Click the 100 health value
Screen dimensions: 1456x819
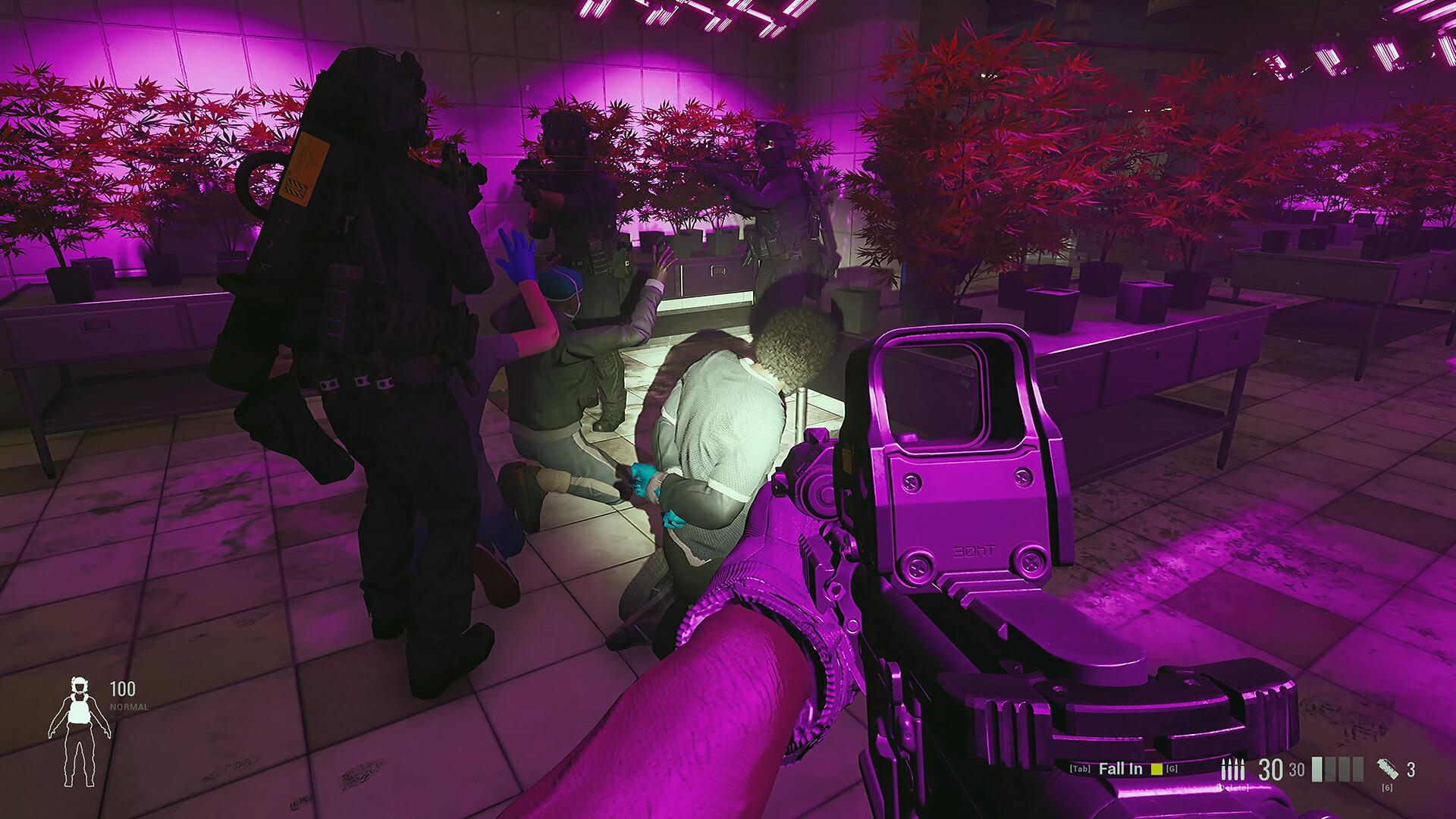124,689
